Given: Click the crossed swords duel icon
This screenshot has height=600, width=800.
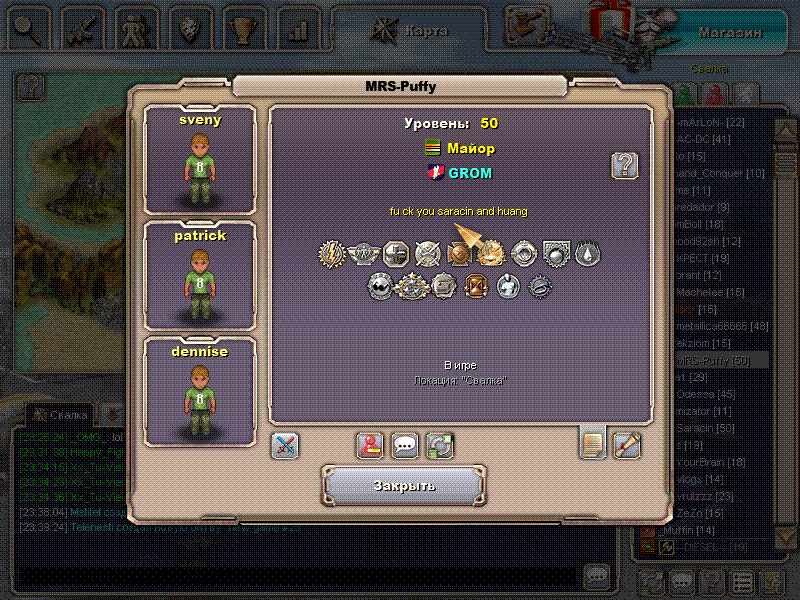Looking at the screenshot, I should (x=285, y=446).
